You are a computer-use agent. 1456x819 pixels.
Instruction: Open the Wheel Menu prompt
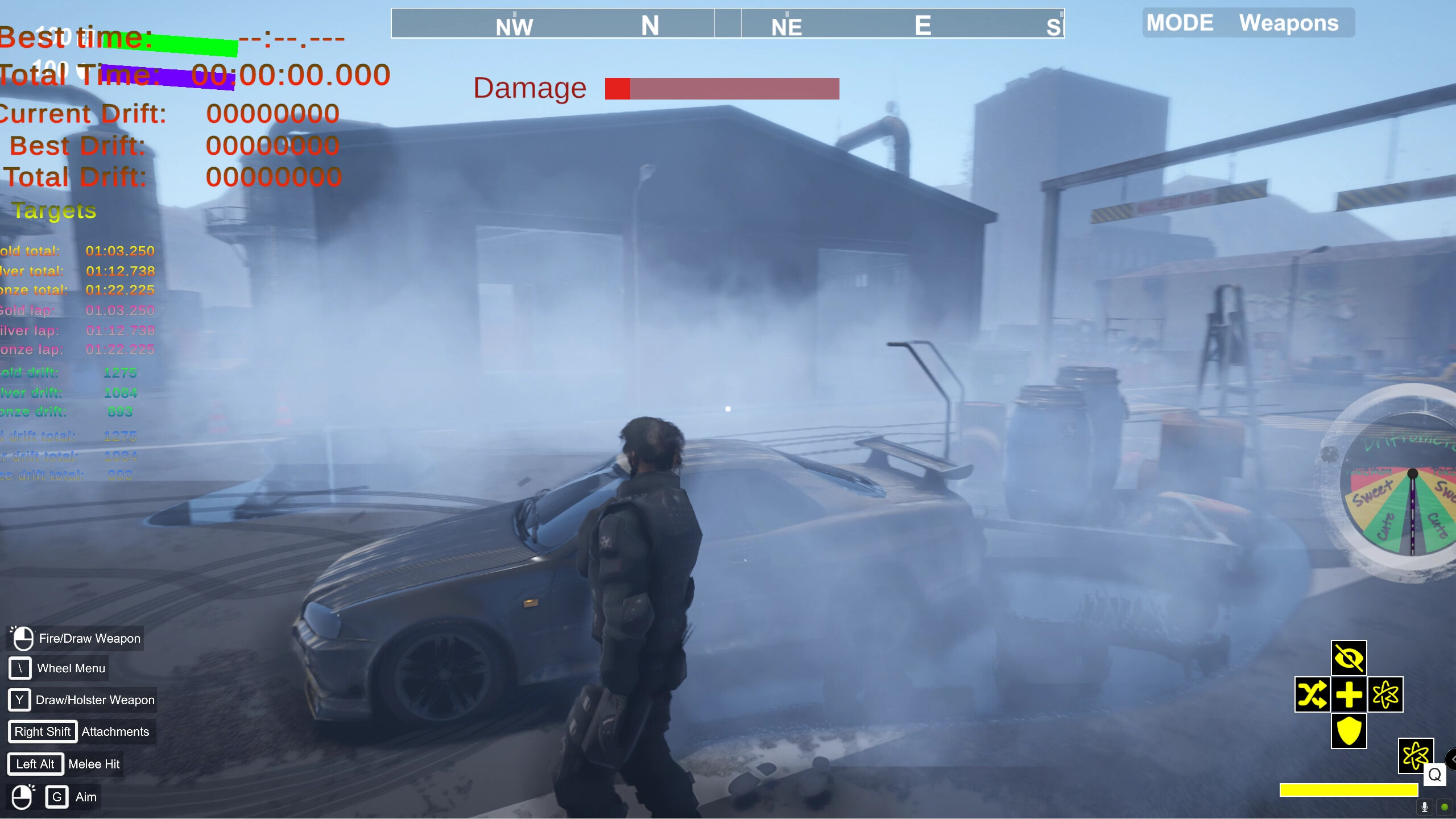tap(20, 668)
